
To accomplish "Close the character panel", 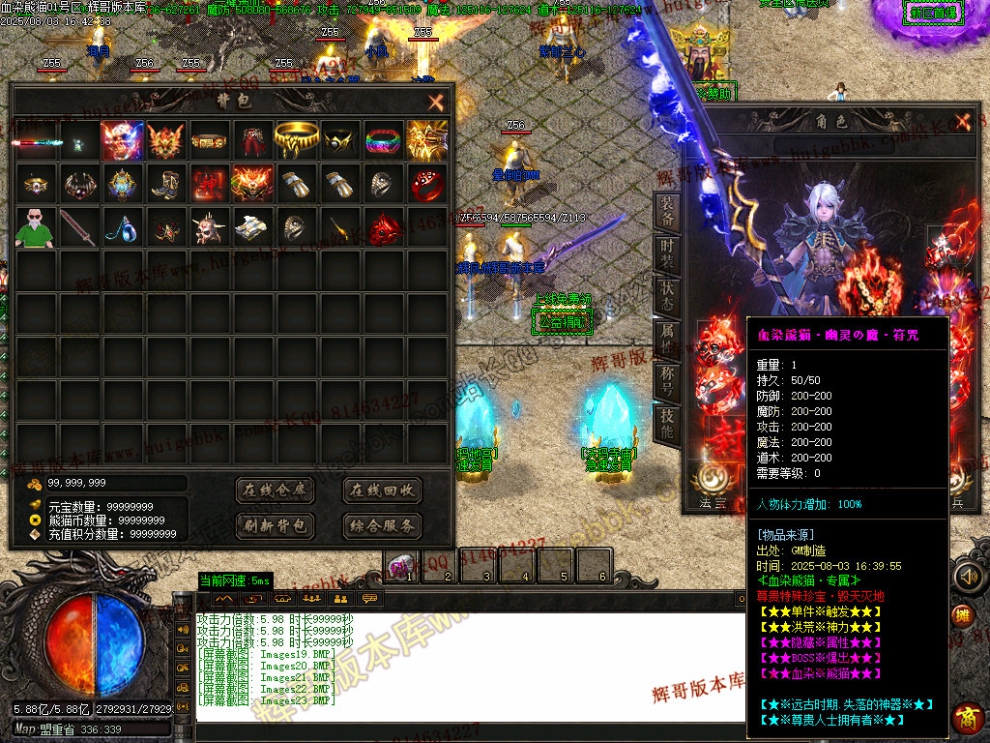I will pyautogui.click(x=963, y=122).
